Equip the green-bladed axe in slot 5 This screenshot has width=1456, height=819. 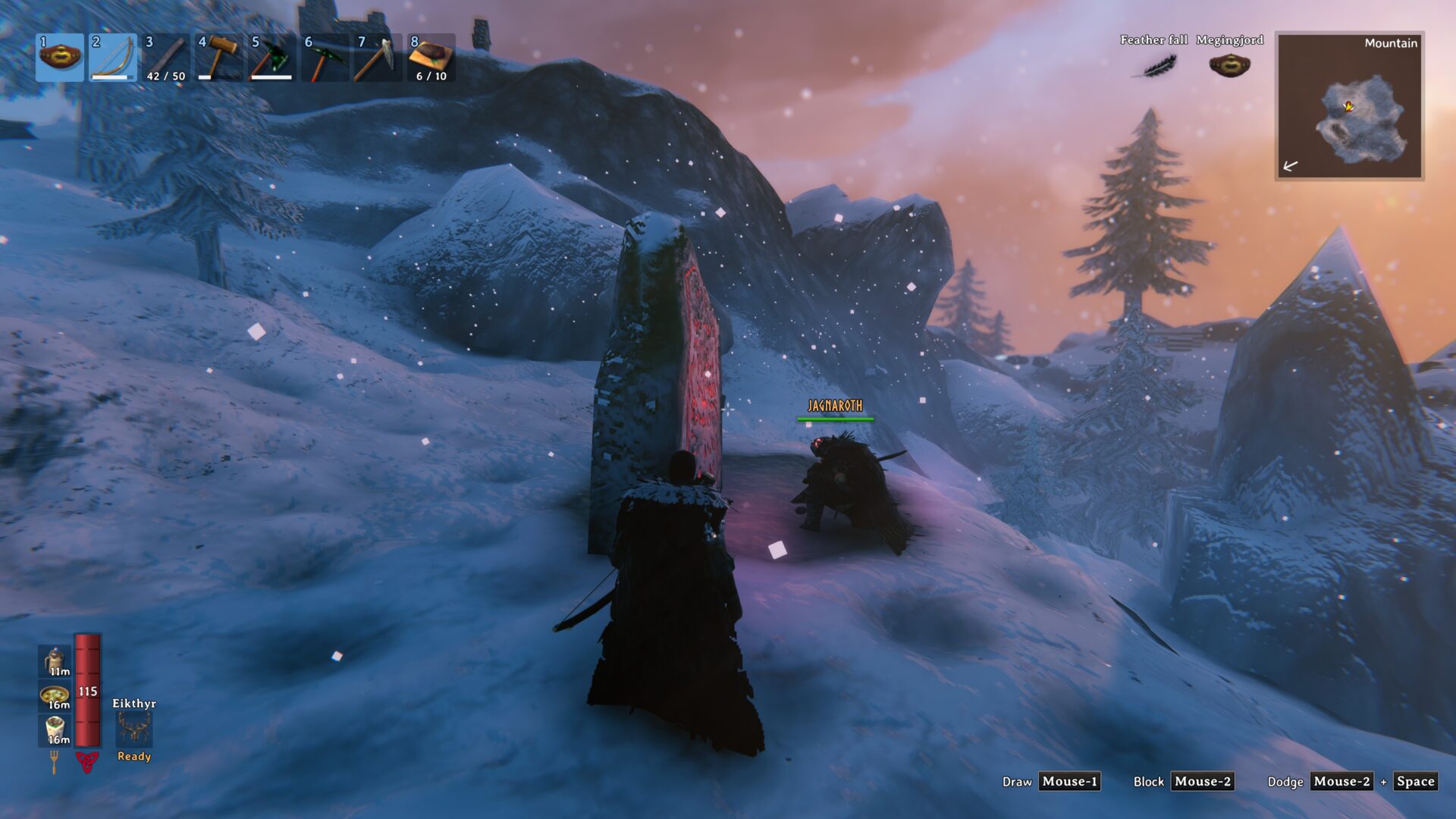click(x=272, y=58)
